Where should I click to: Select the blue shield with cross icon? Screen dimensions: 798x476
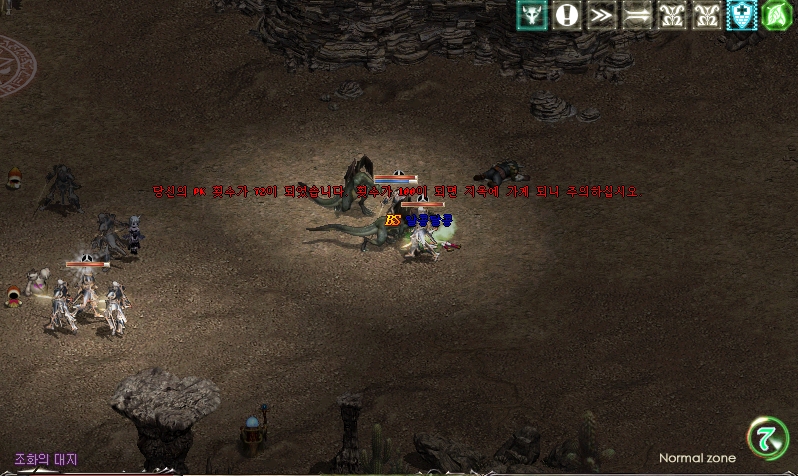point(742,15)
